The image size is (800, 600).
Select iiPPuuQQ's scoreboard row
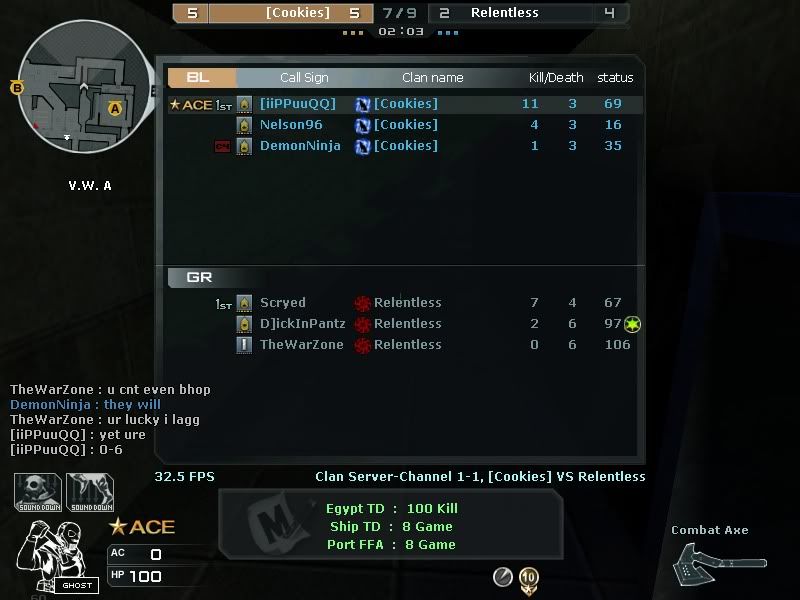coord(400,104)
